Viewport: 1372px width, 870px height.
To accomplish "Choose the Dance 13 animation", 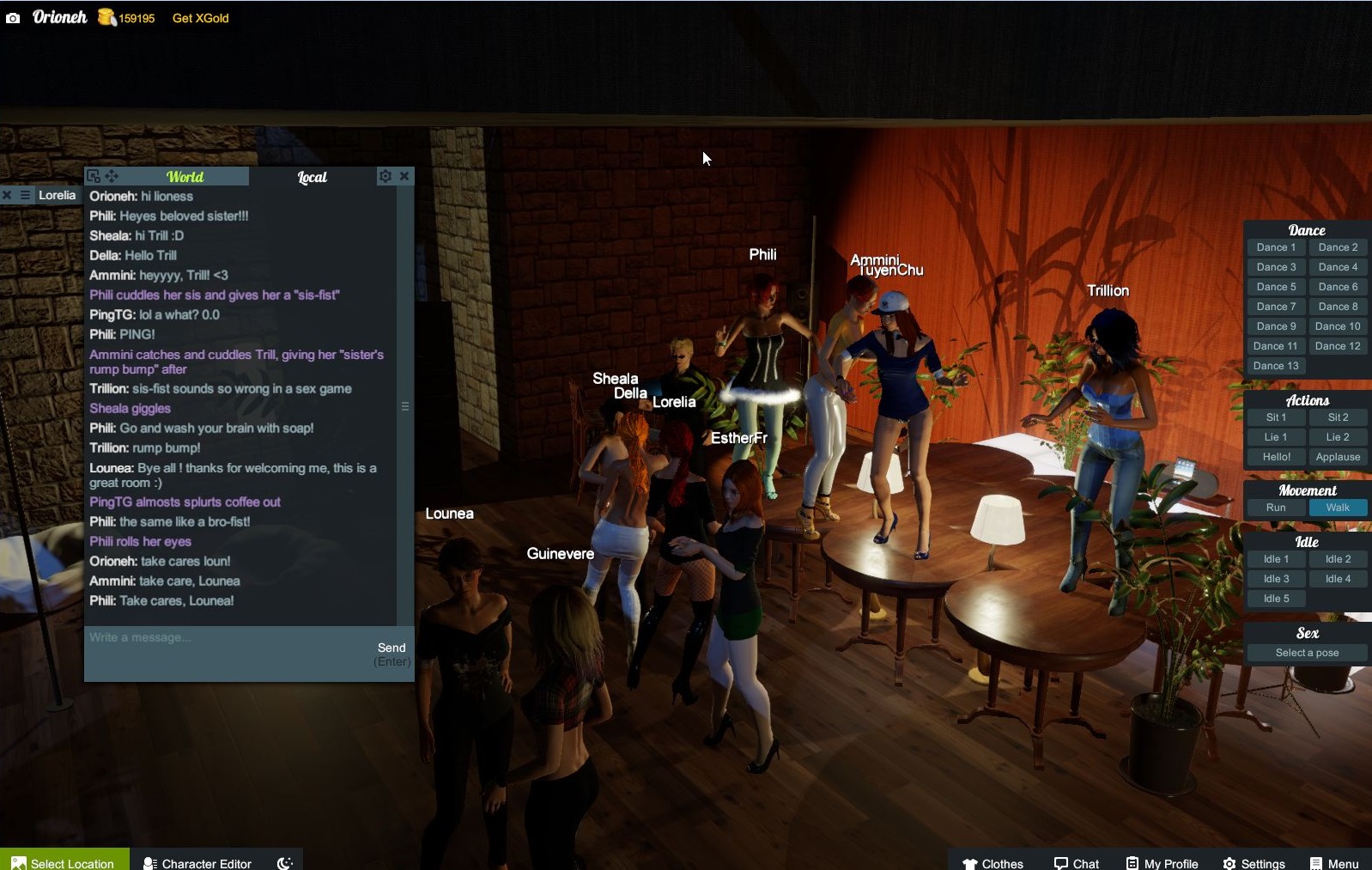I will (1276, 366).
